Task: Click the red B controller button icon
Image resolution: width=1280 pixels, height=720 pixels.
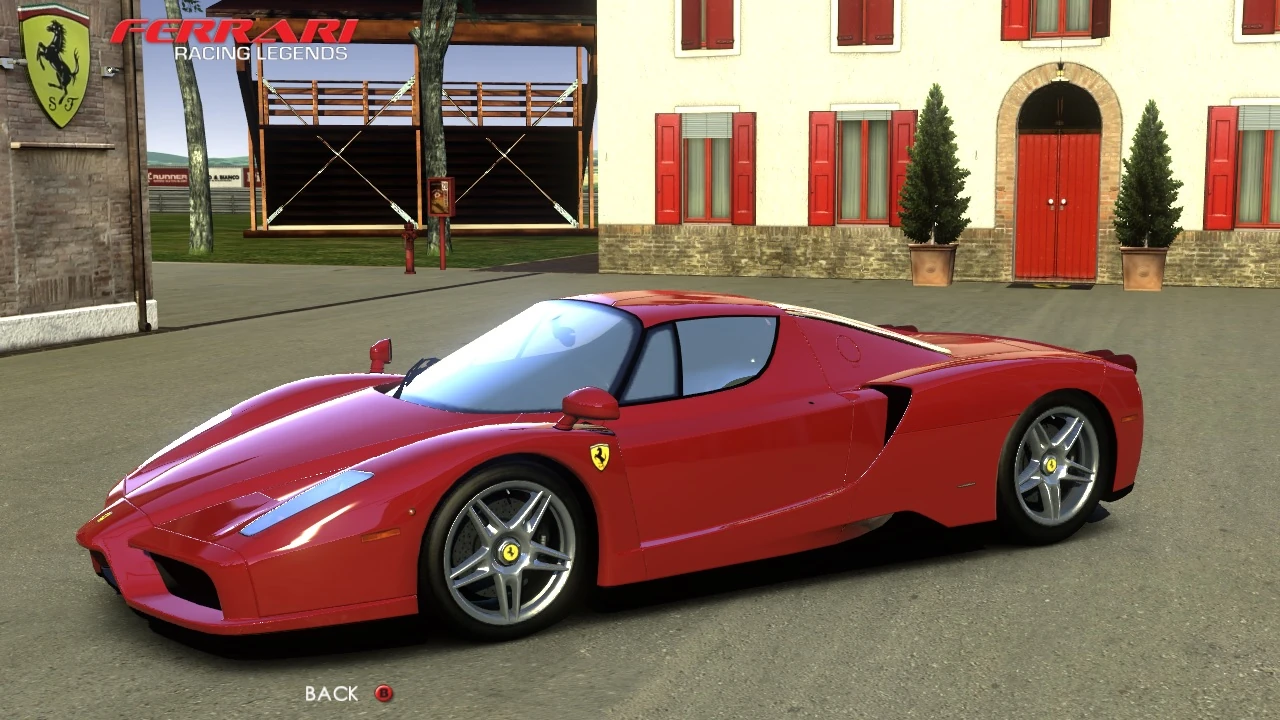Action: point(384,693)
